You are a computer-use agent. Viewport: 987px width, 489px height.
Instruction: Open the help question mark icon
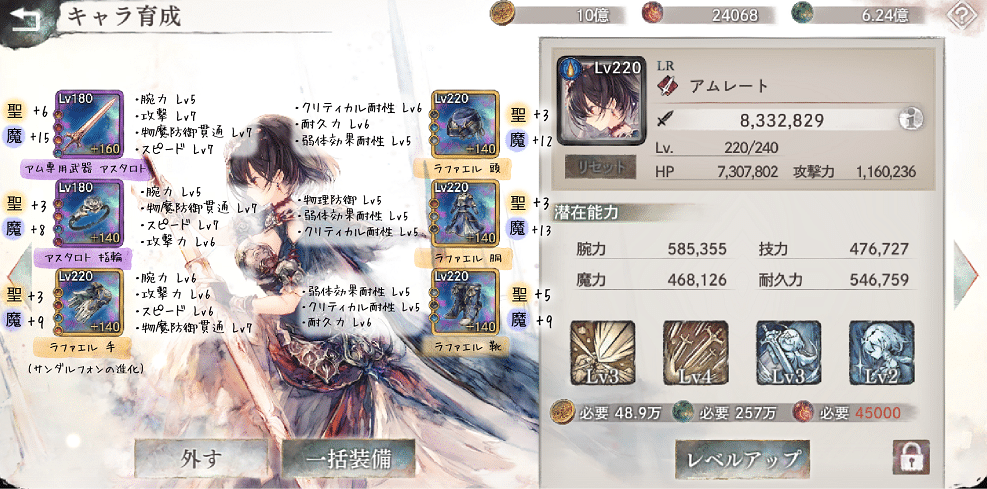[x=963, y=17]
